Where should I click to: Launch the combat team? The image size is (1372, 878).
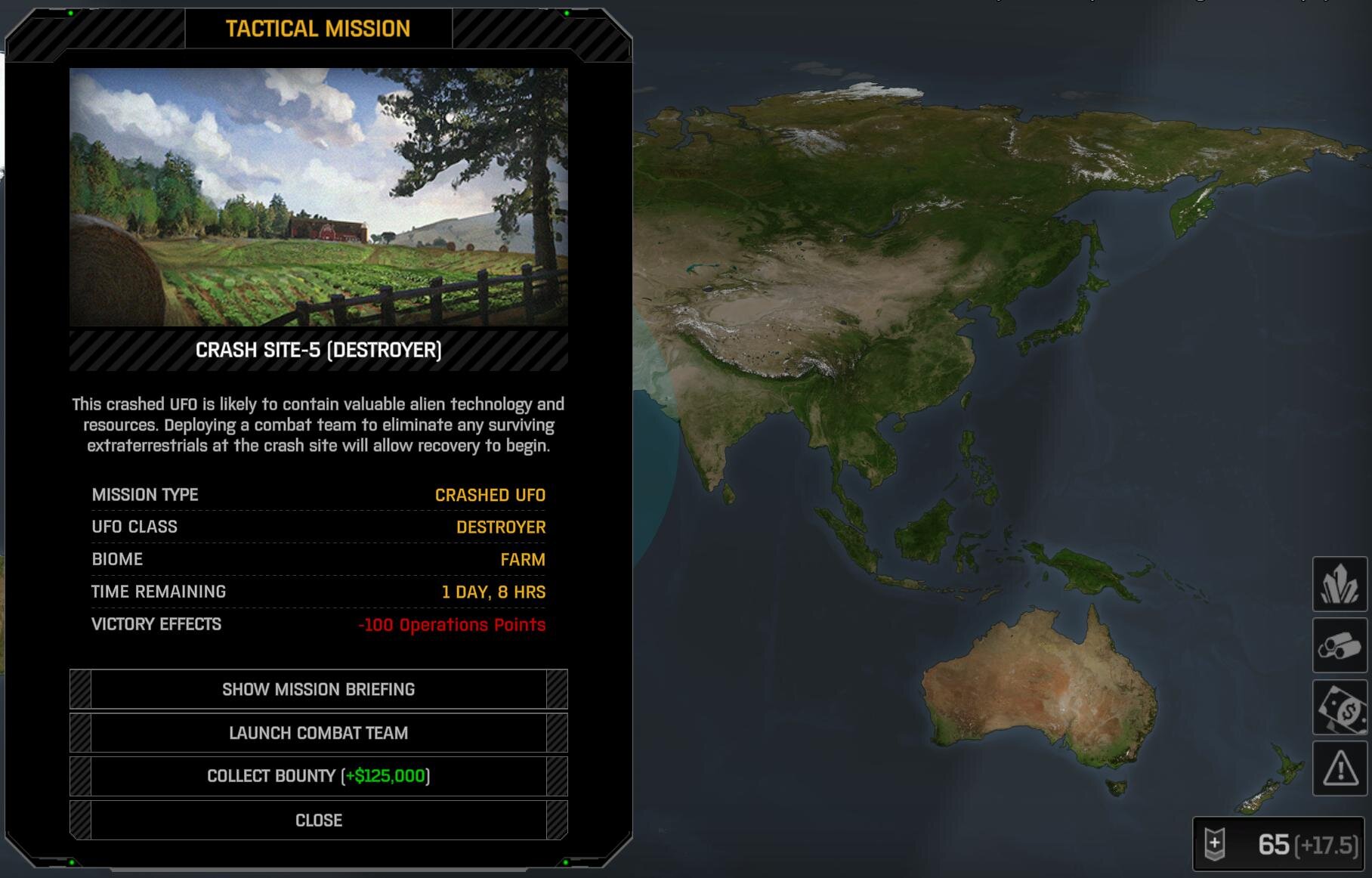[x=318, y=733]
